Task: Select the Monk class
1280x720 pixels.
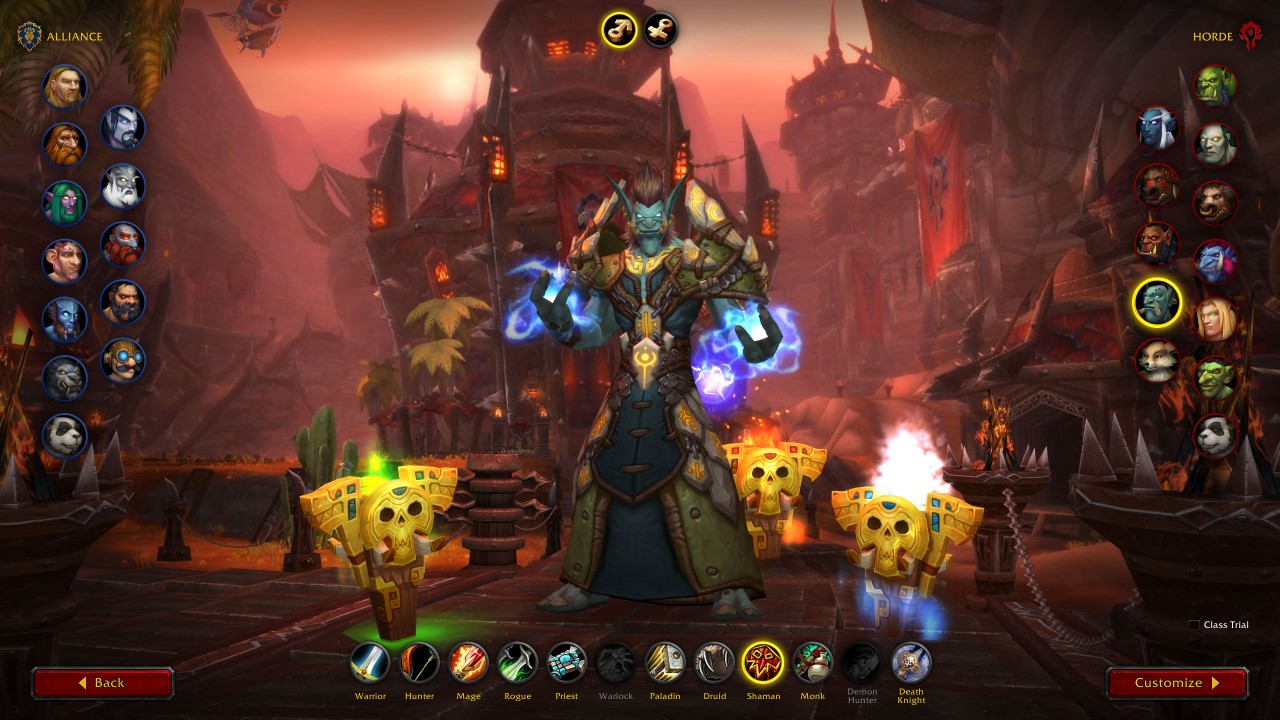Action: coord(812,662)
